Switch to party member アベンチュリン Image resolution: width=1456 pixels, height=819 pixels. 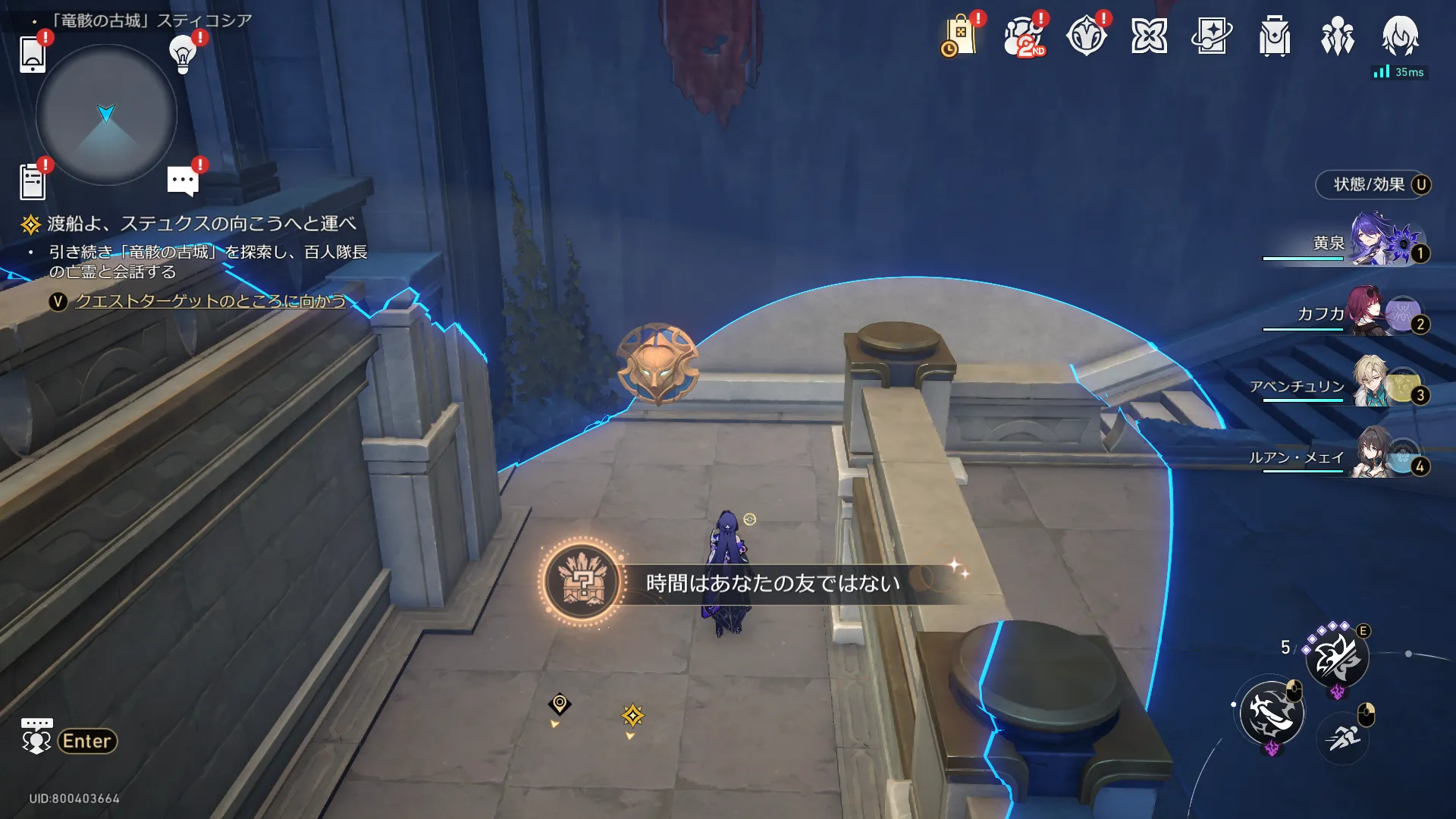pos(1373,384)
